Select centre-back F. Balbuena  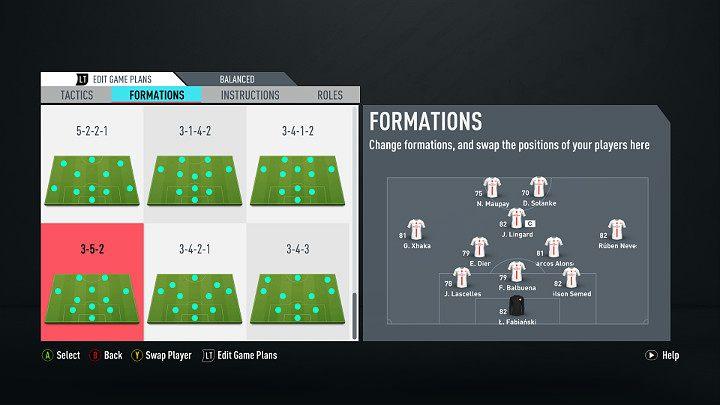point(516,273)
